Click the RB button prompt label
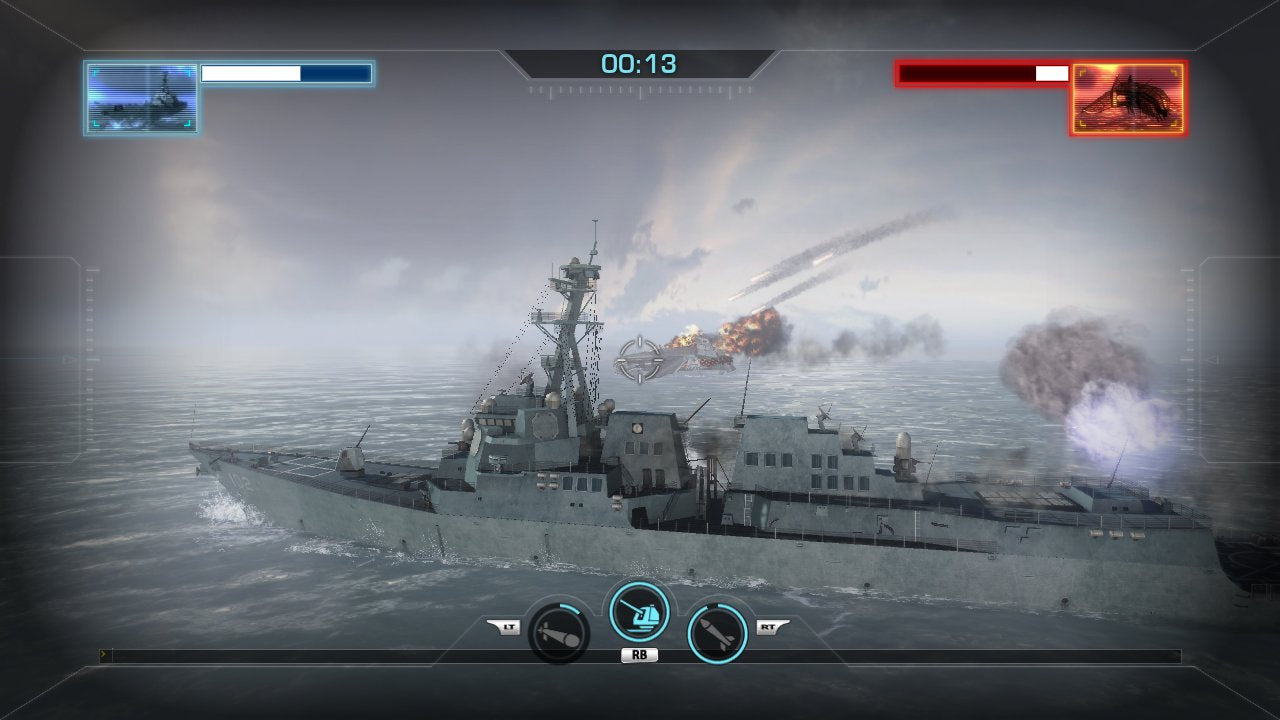This screenshot has height=720, width=1280. (640, 655)
